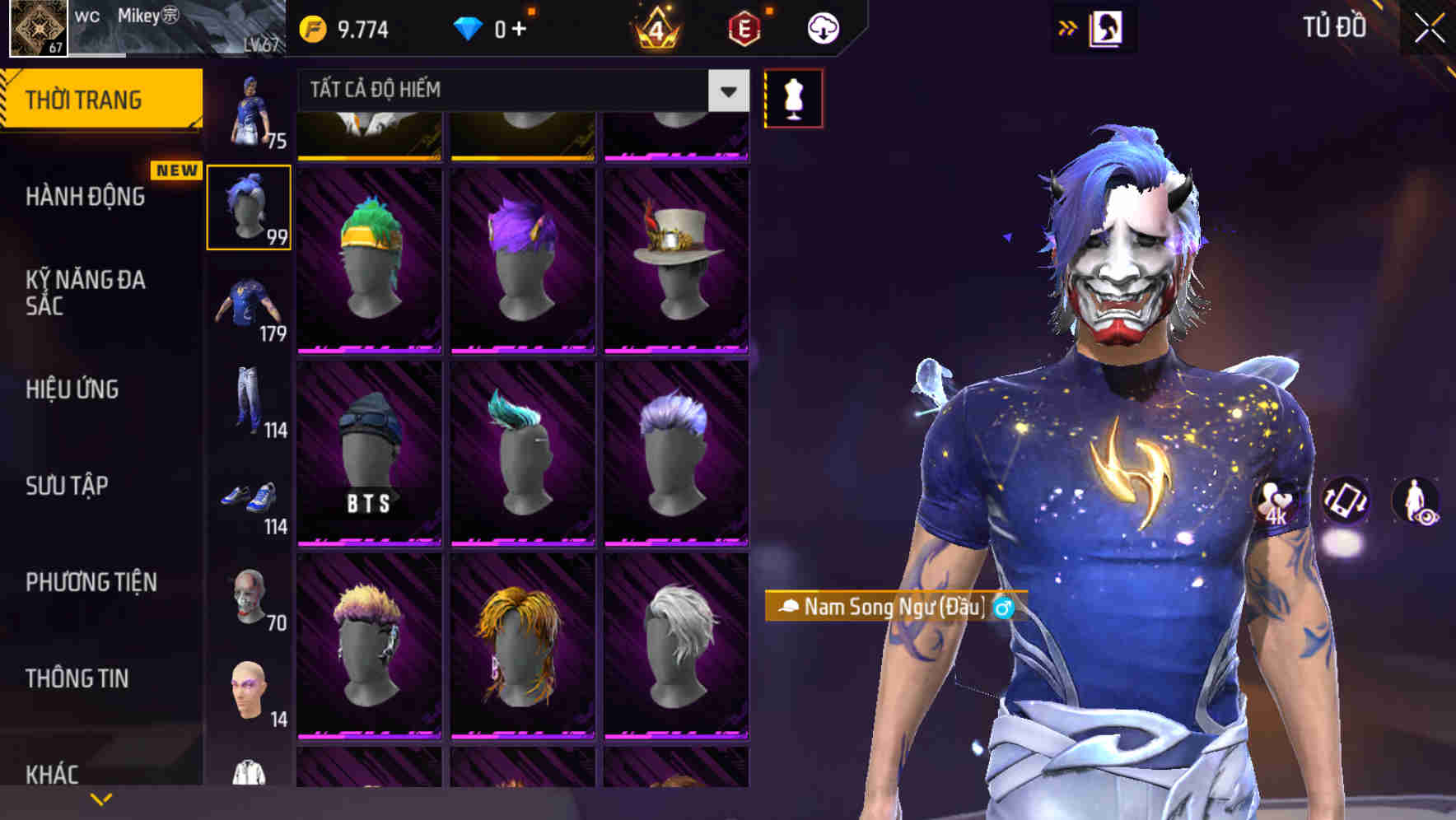Open THÔNG TIN from the left menu
Viewport: 1456px width, 820px height.
[75, 678]
